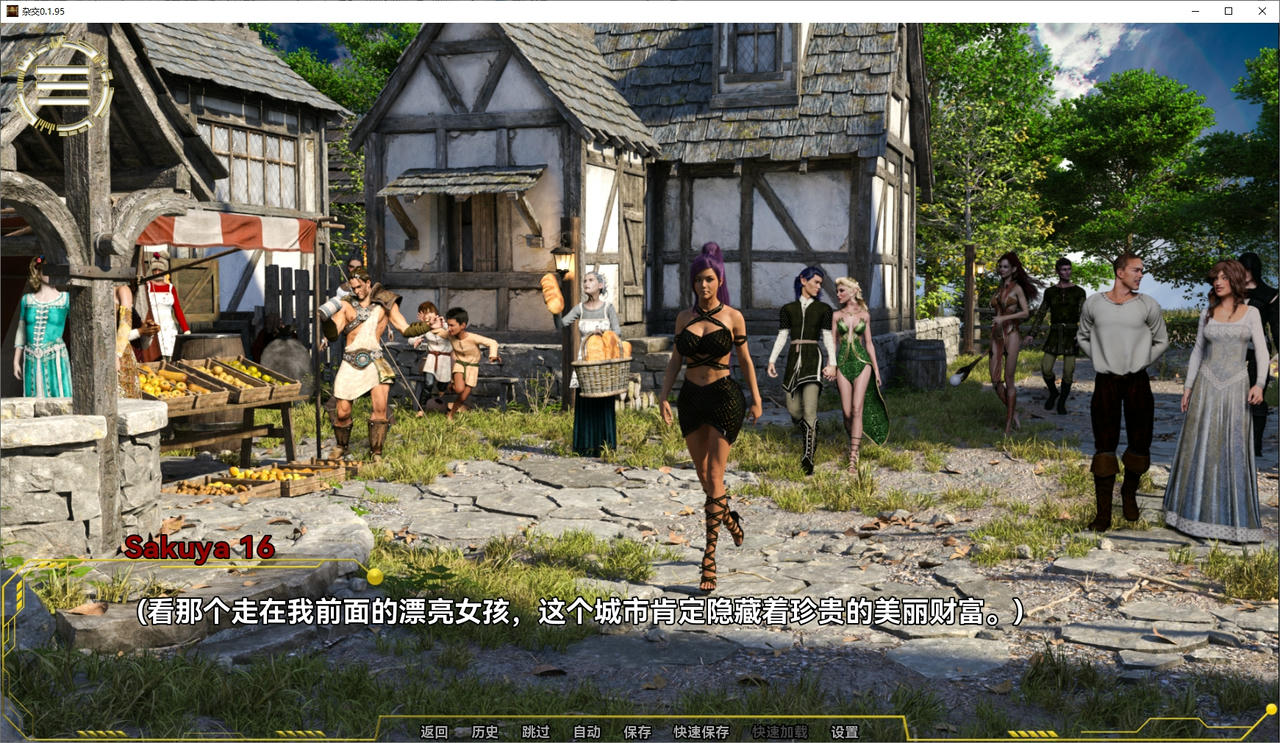The image size is (1280, 743).
Task: Enable 跳过 skip mode
Action: point(537,731)
